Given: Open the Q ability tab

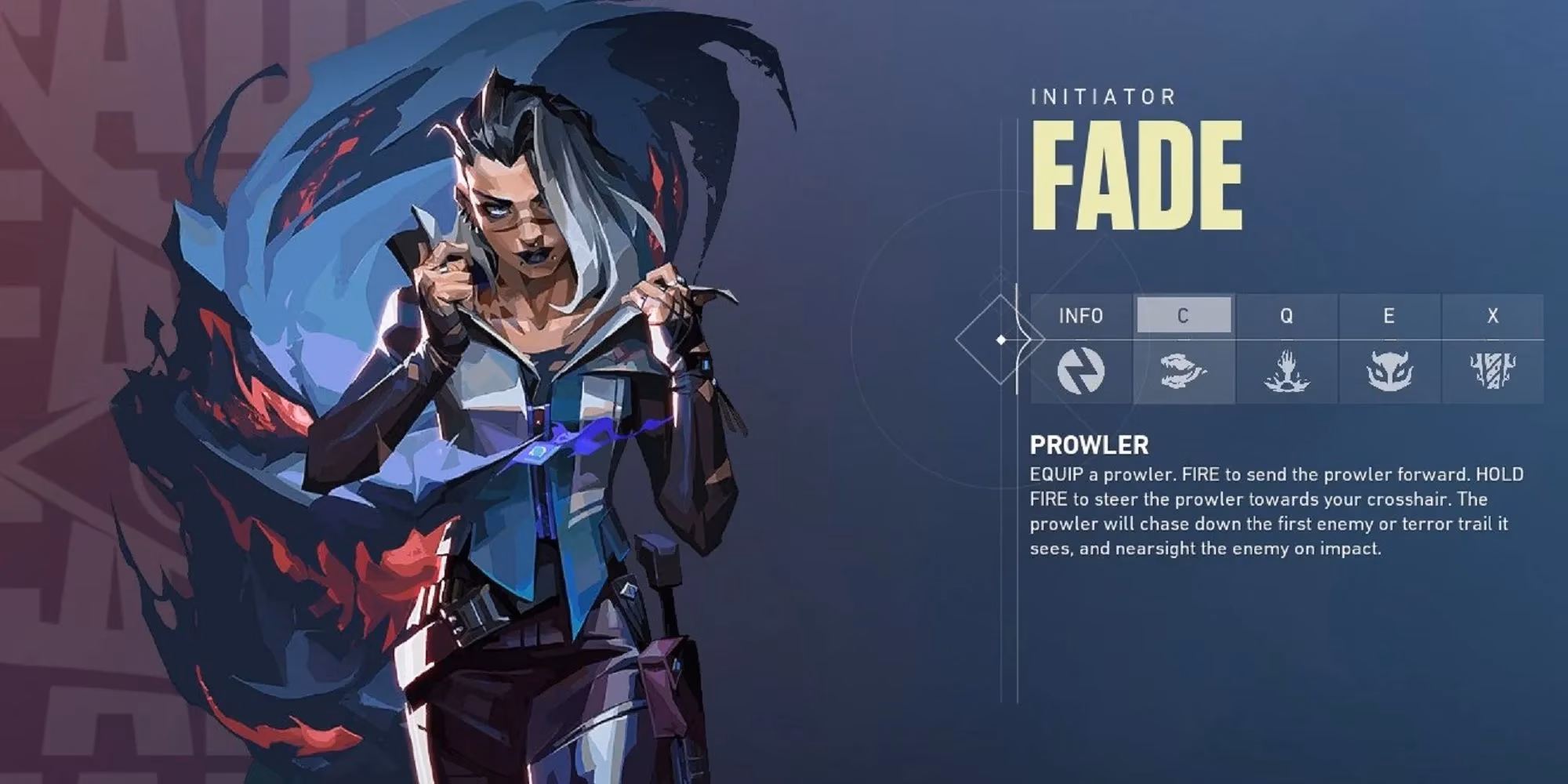Looking at the screenshot, I should 1287,316.
